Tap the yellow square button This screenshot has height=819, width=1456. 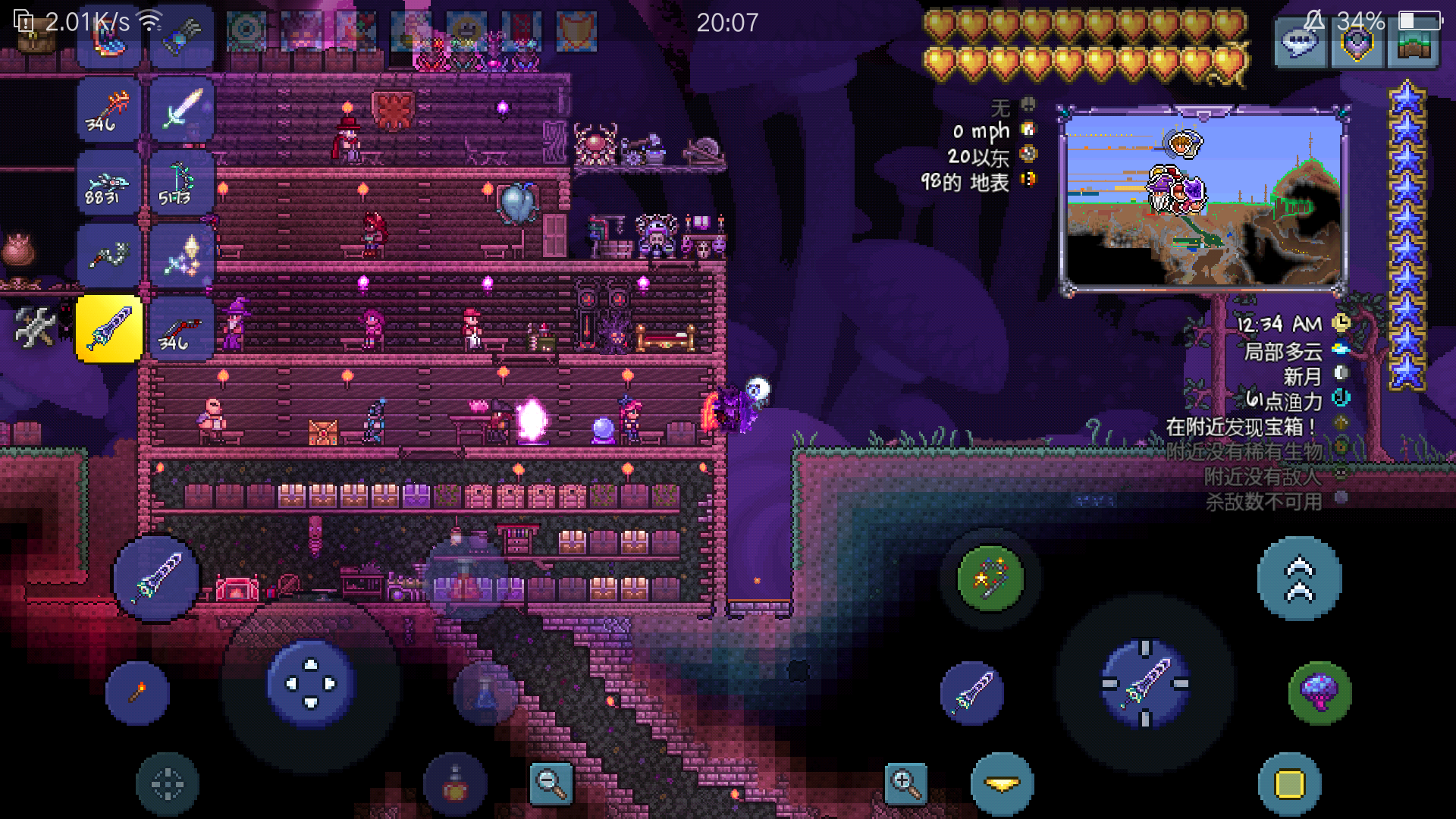point(1289,783)
